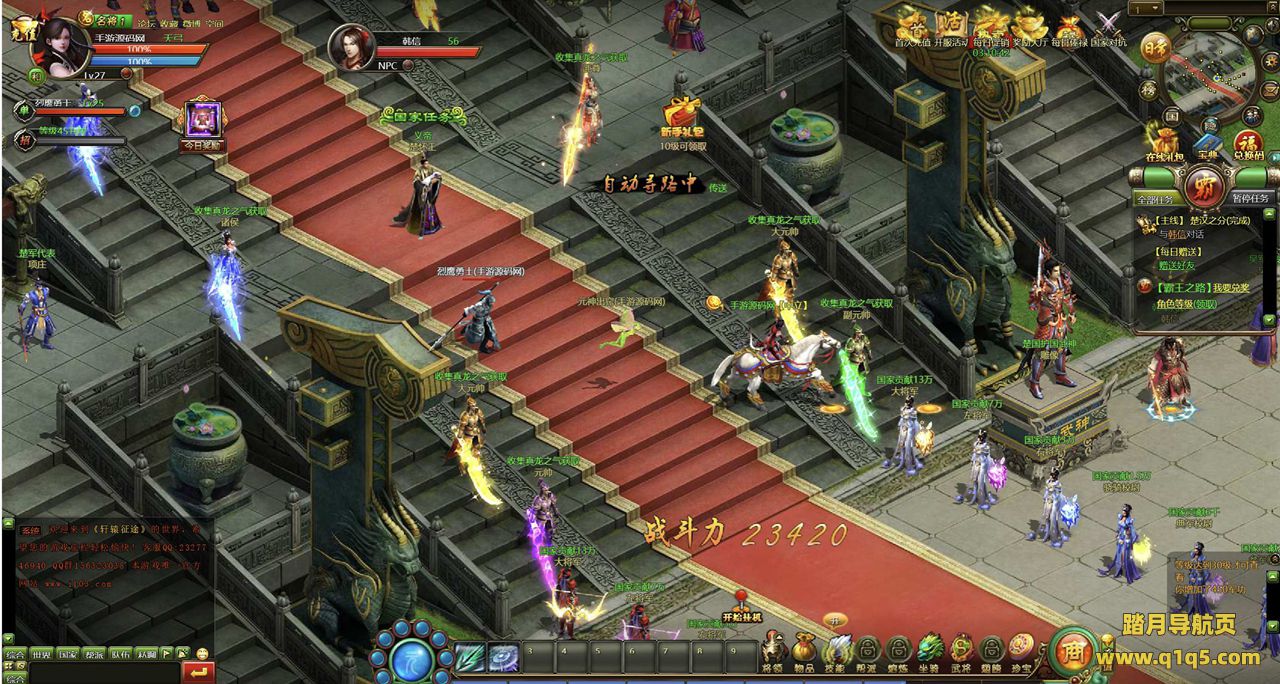
Task: Select the 世界 world chat tab
Action: coord(41,654)
